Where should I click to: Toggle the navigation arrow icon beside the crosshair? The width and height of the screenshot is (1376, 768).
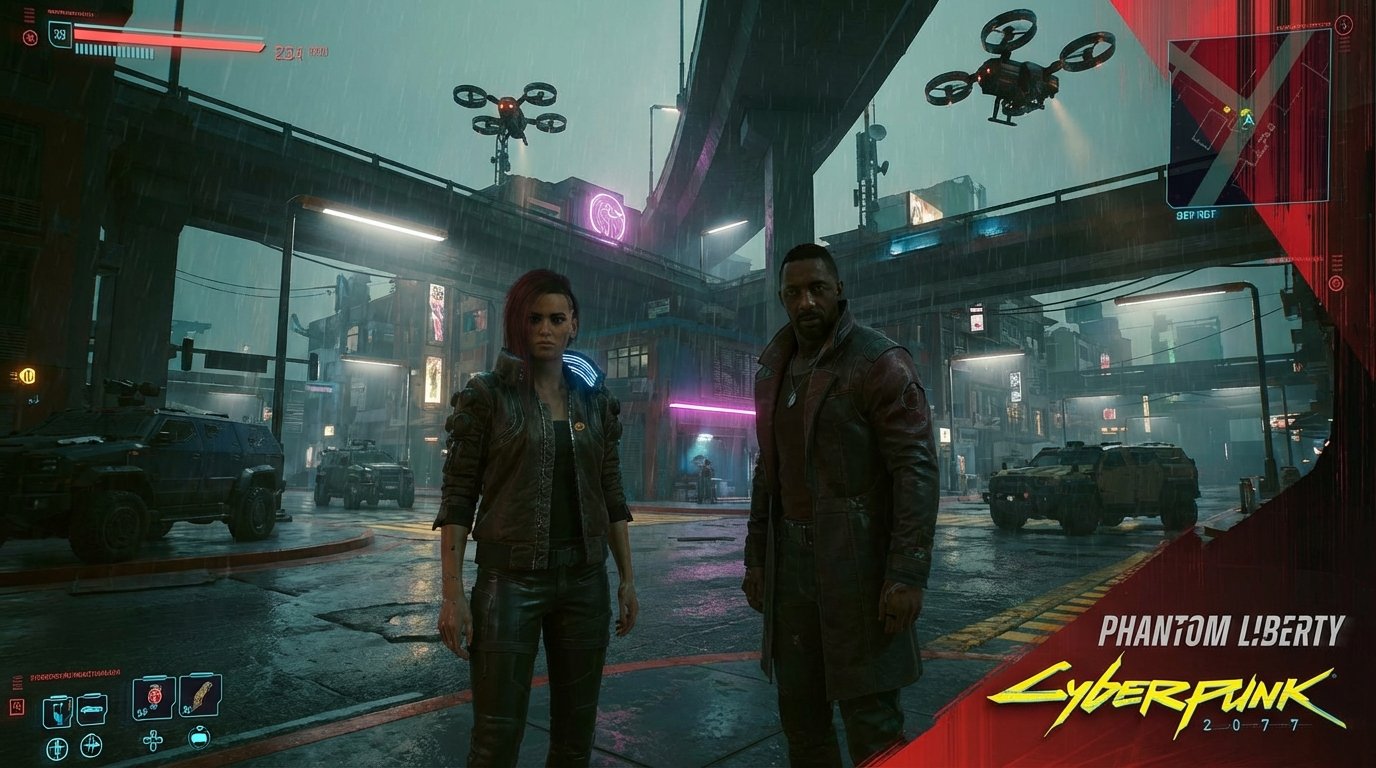click(91, 746)
